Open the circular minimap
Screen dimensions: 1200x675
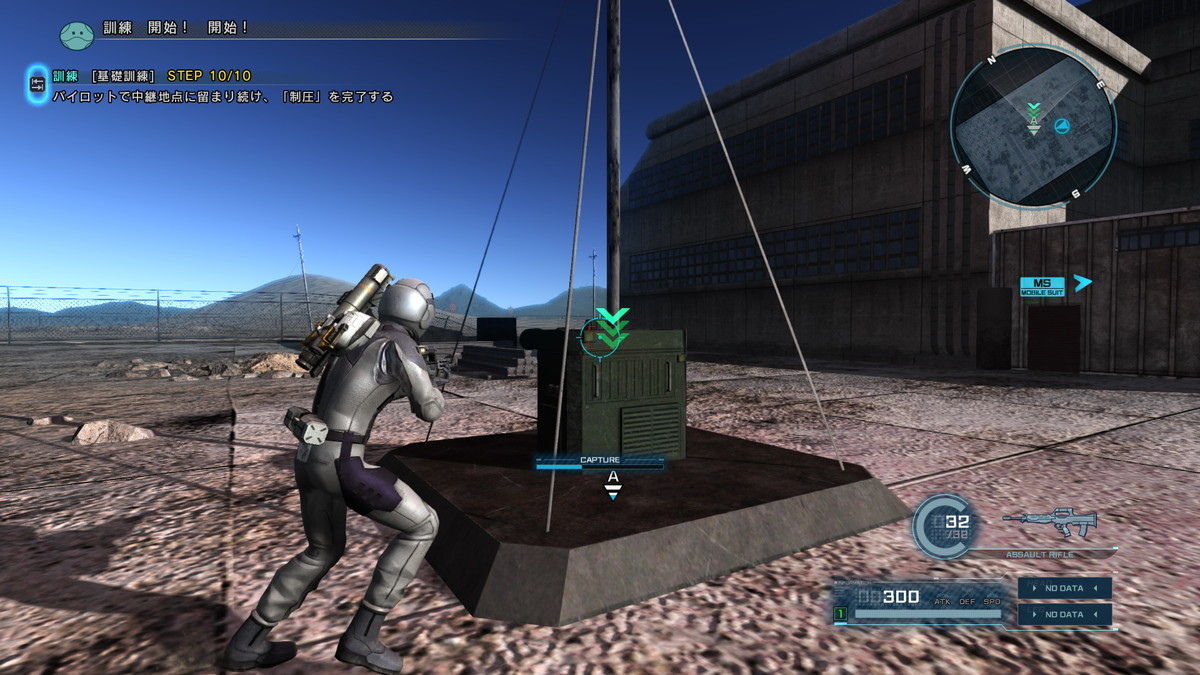pyautogui.click(x=1033, y=126)
